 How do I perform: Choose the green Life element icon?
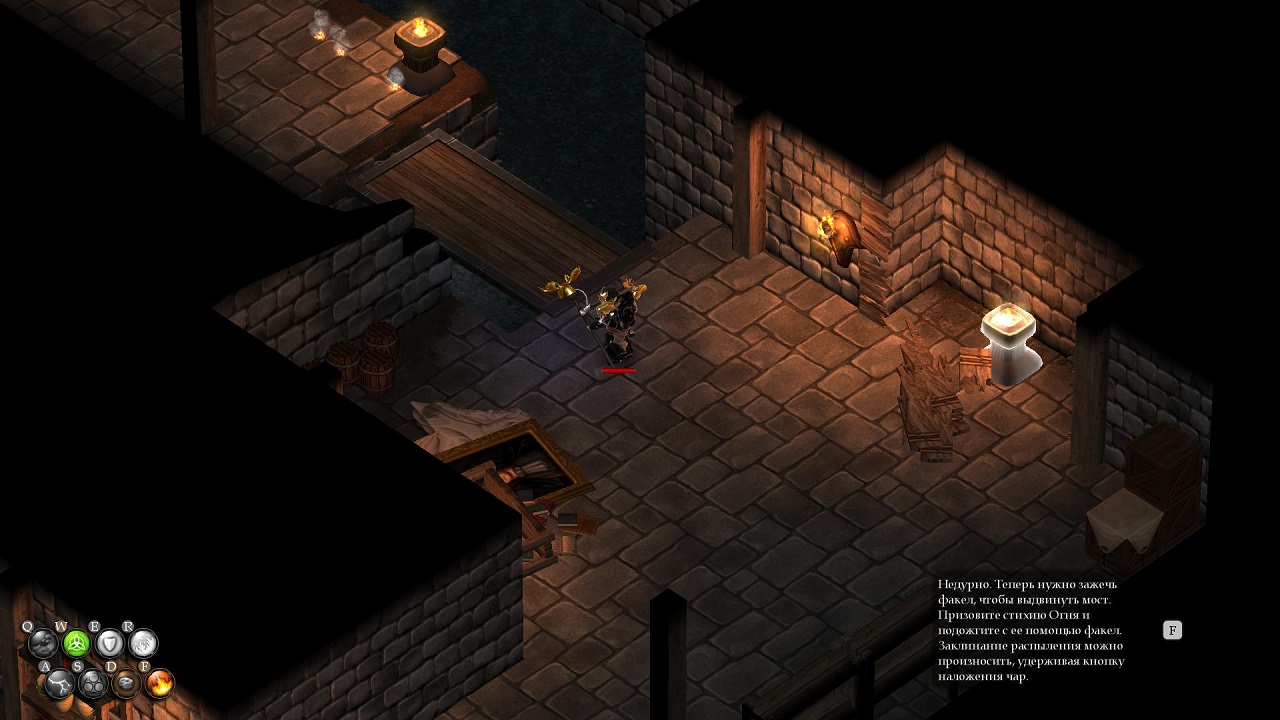coord(77,643)
